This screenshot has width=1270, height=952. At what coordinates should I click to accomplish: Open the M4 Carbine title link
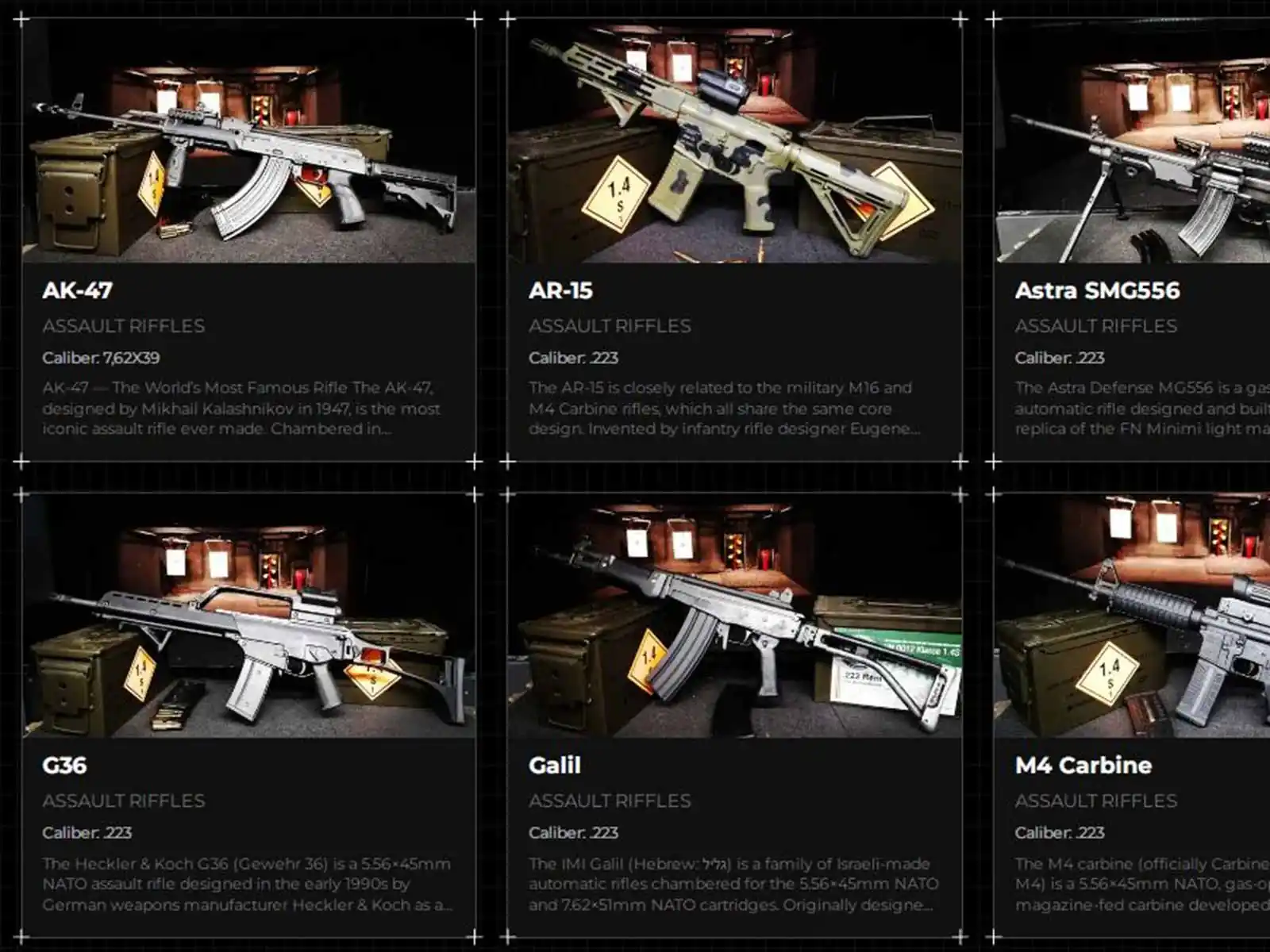coord(1083,766)
